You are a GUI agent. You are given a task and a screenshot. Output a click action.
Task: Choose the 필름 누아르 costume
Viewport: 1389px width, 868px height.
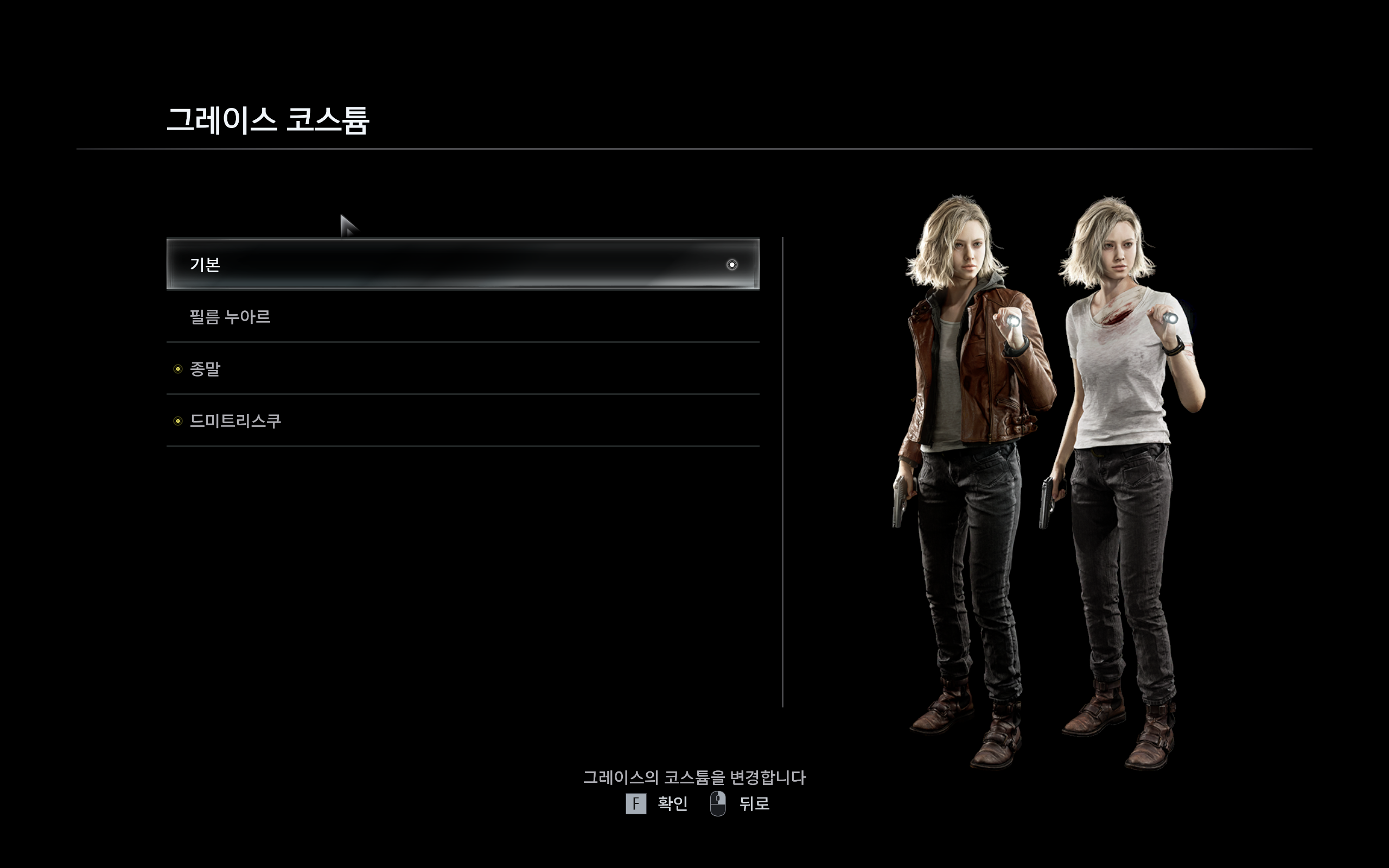[462, 316]
